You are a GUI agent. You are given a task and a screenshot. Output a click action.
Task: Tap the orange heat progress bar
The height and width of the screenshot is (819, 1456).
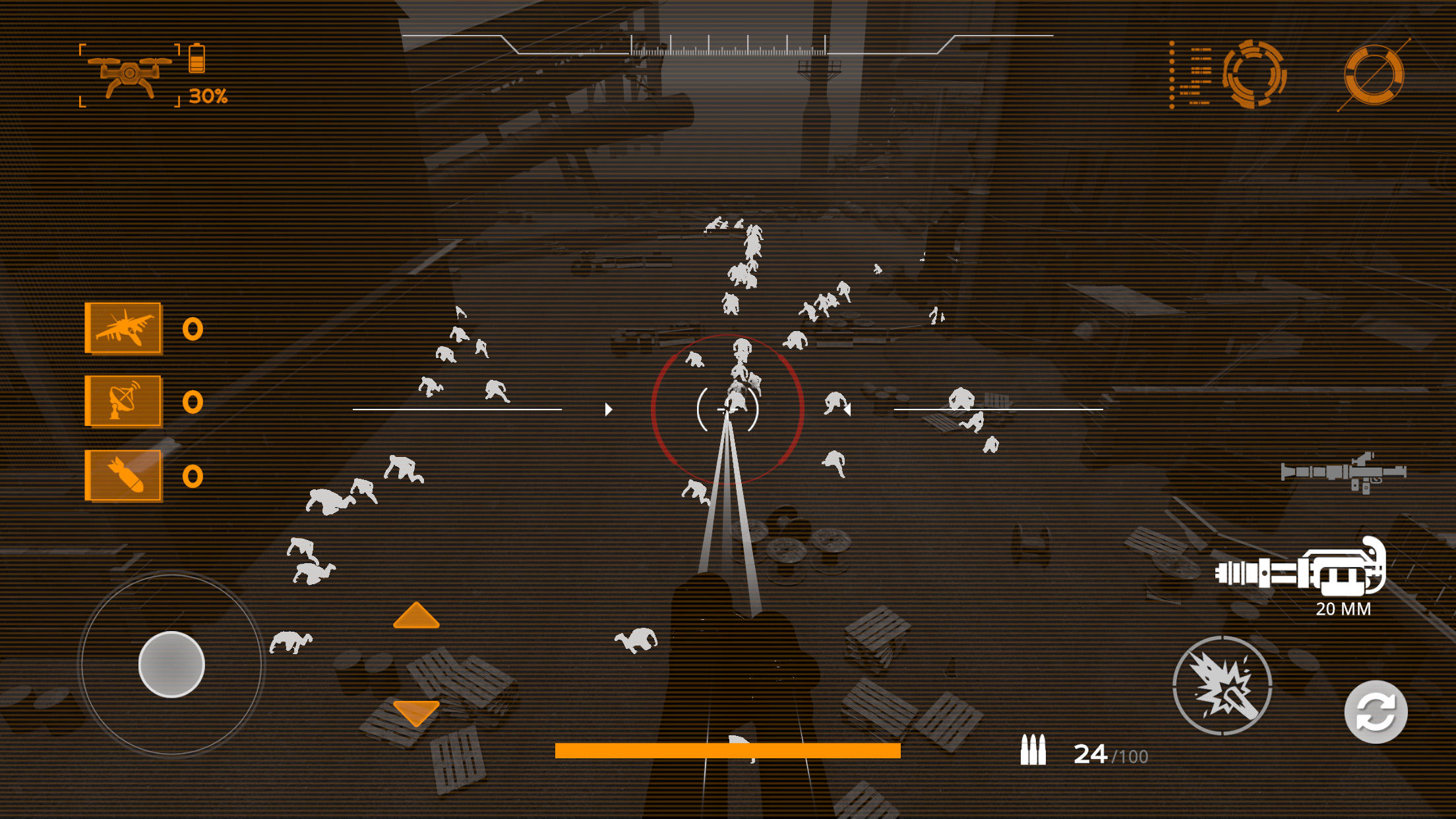click(727, 749)
